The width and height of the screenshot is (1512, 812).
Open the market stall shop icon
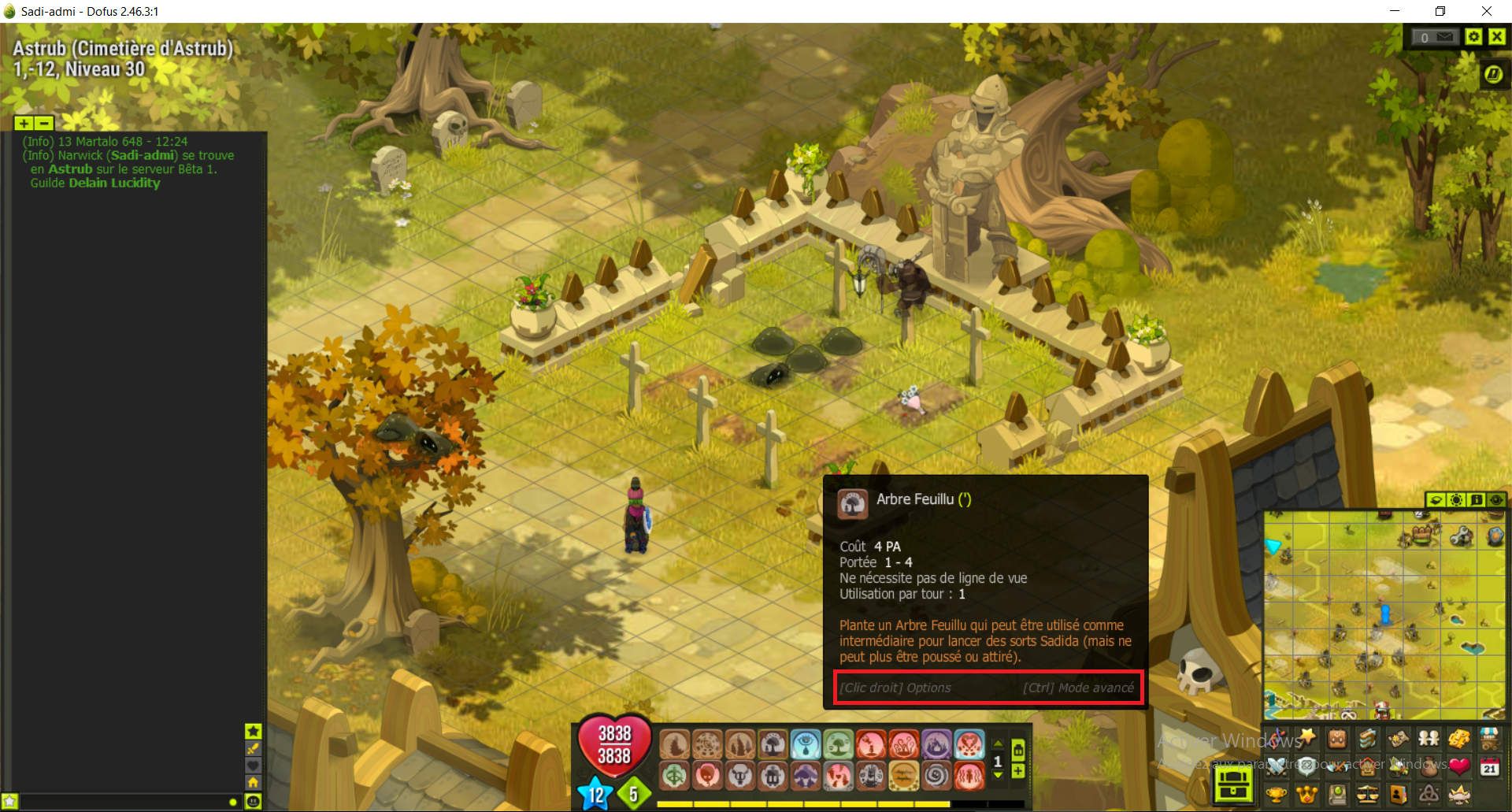(1489, 738)
